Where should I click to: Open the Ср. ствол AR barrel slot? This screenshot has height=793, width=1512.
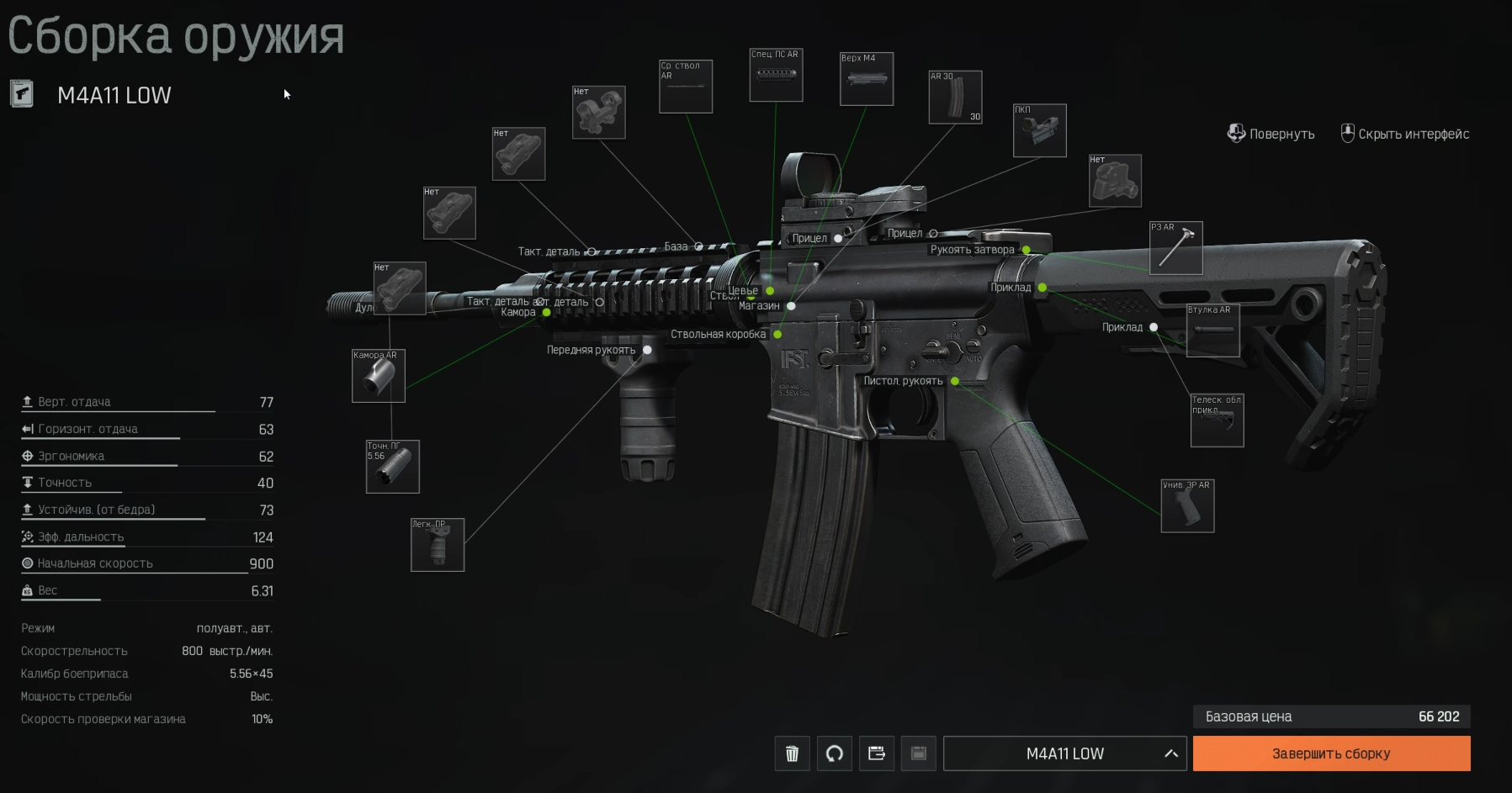(686, 87)
